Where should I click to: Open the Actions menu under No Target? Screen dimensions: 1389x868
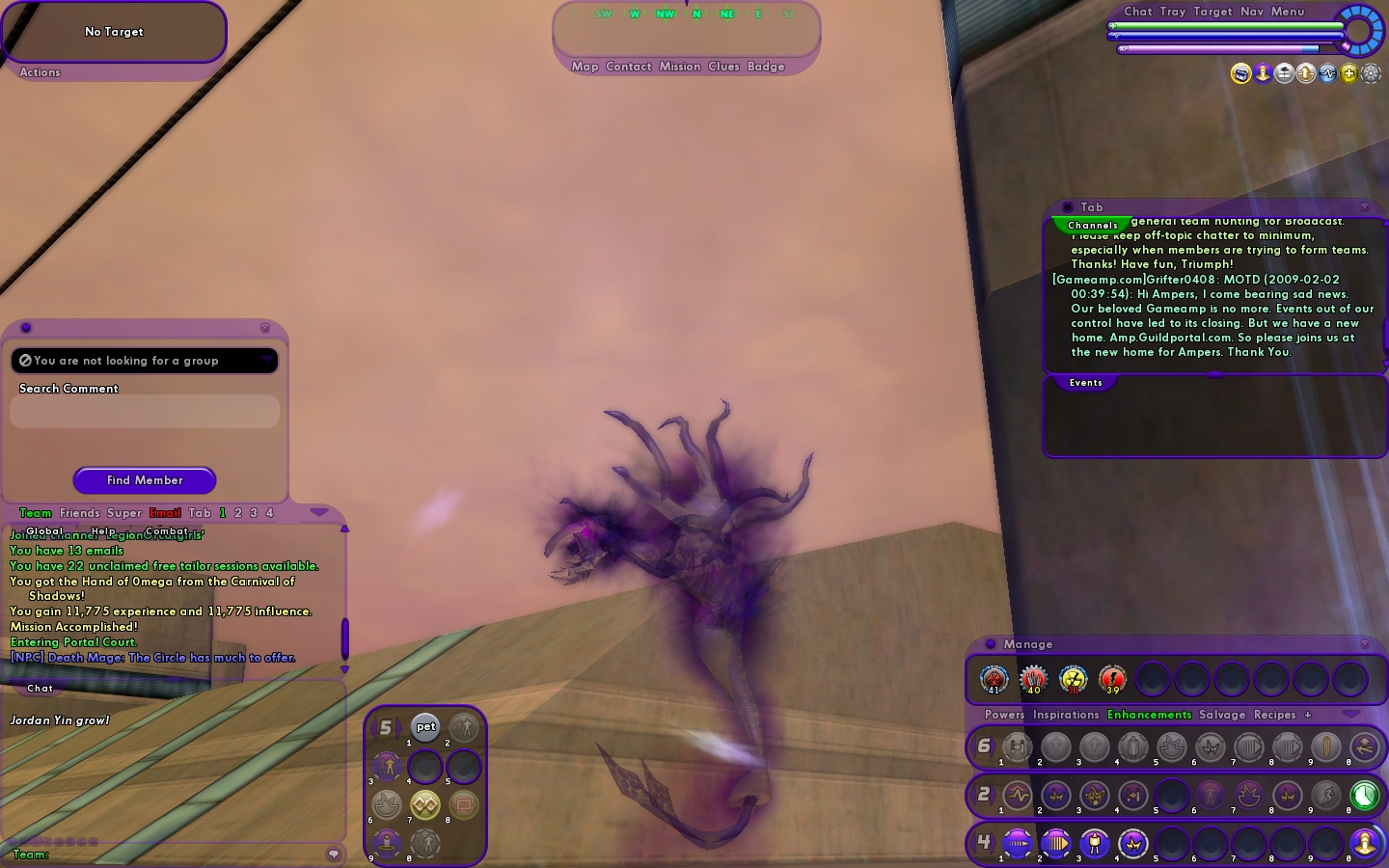pos(40,72)
